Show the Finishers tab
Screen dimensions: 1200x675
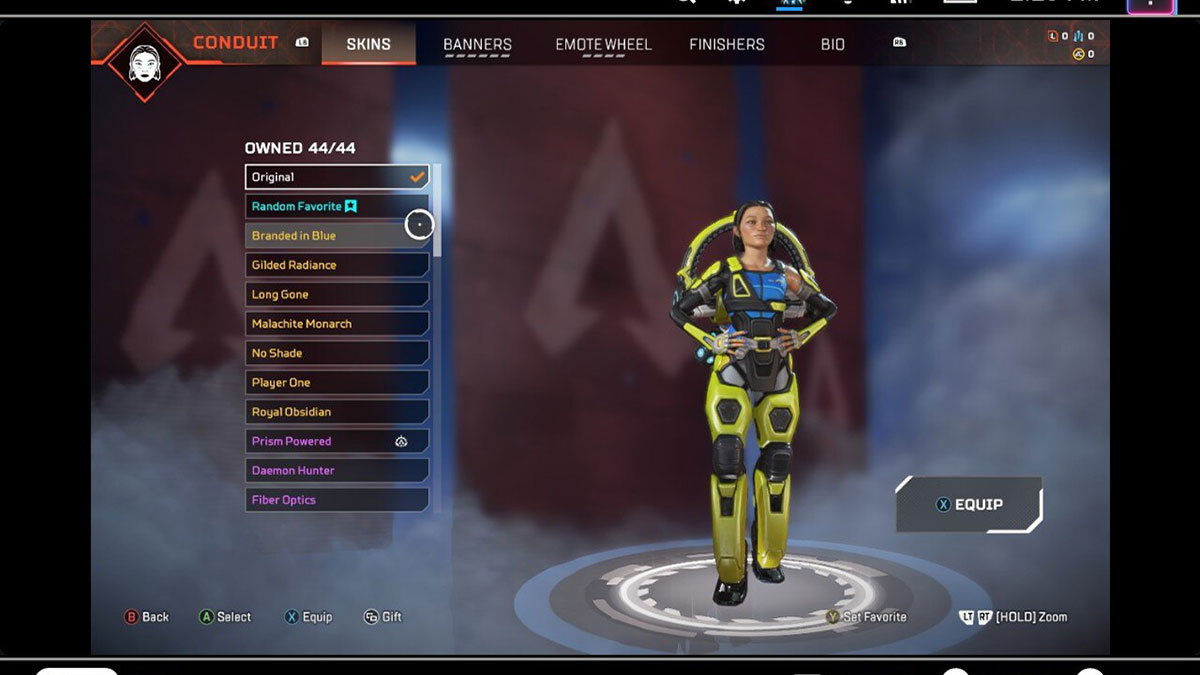coord(727,45)
